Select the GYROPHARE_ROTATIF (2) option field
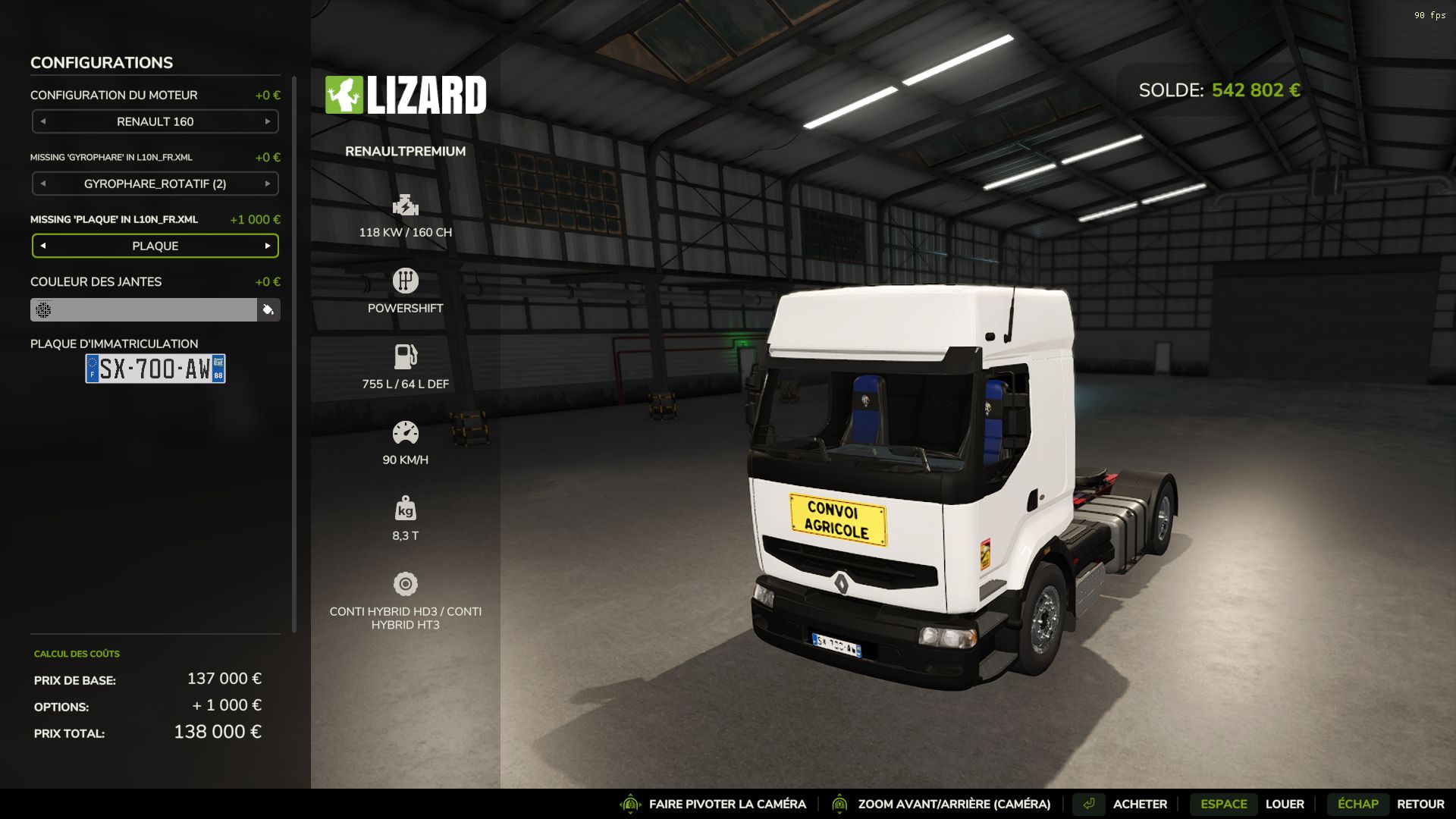 (155, 184)
